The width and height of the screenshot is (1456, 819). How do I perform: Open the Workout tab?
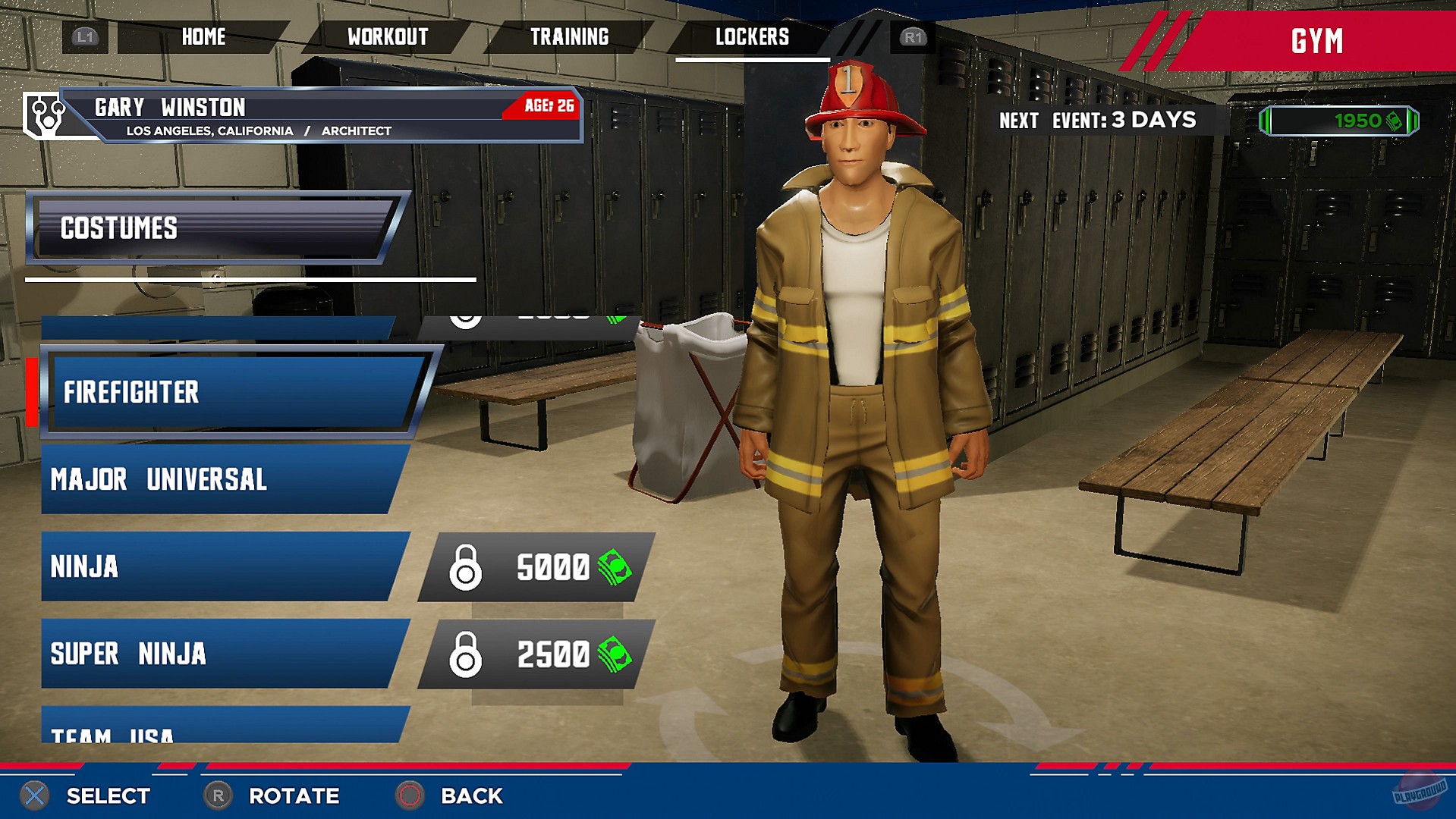[387, 36]
